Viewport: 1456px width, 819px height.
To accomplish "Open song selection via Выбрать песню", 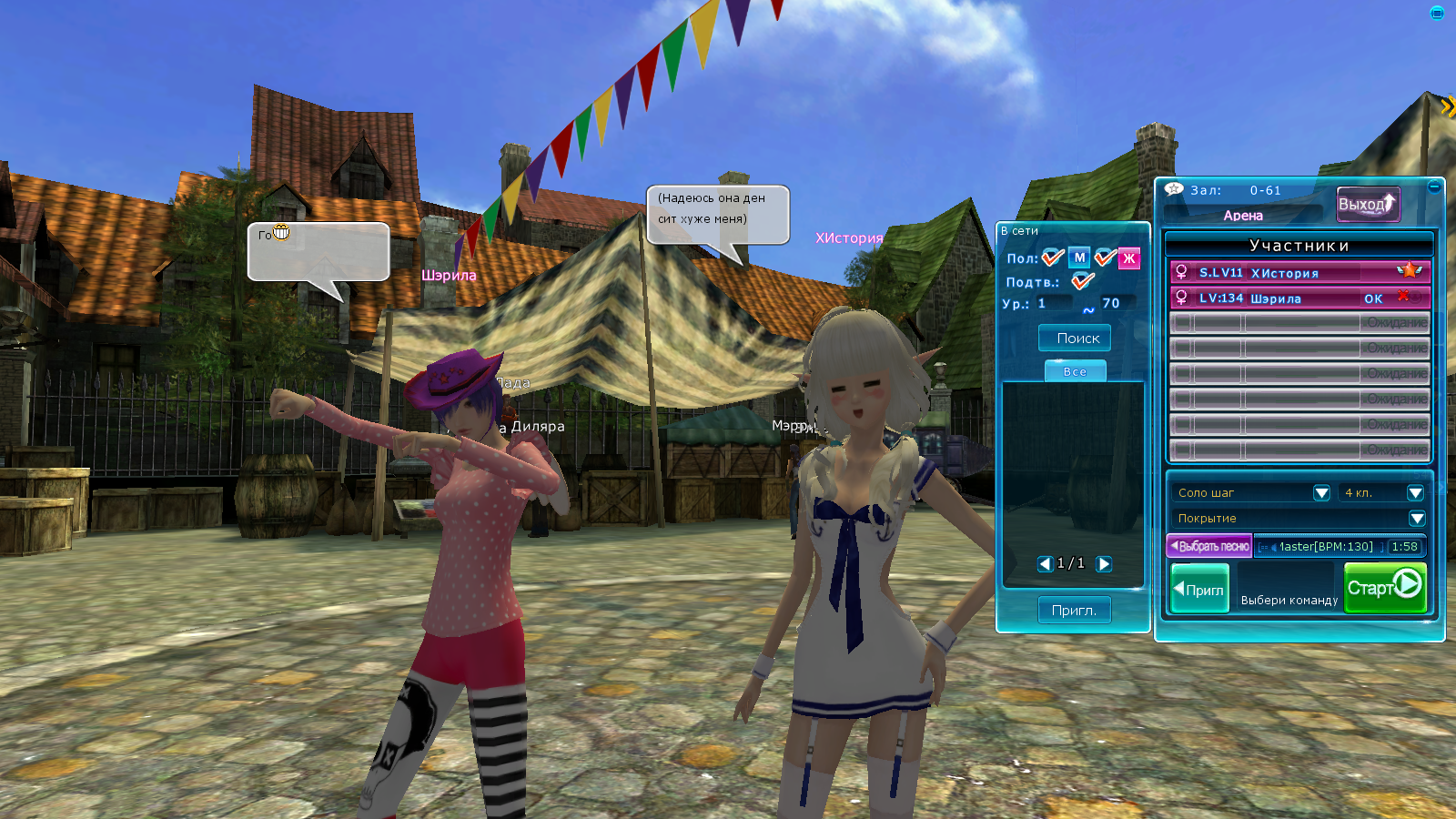I will coord(1209,546).
